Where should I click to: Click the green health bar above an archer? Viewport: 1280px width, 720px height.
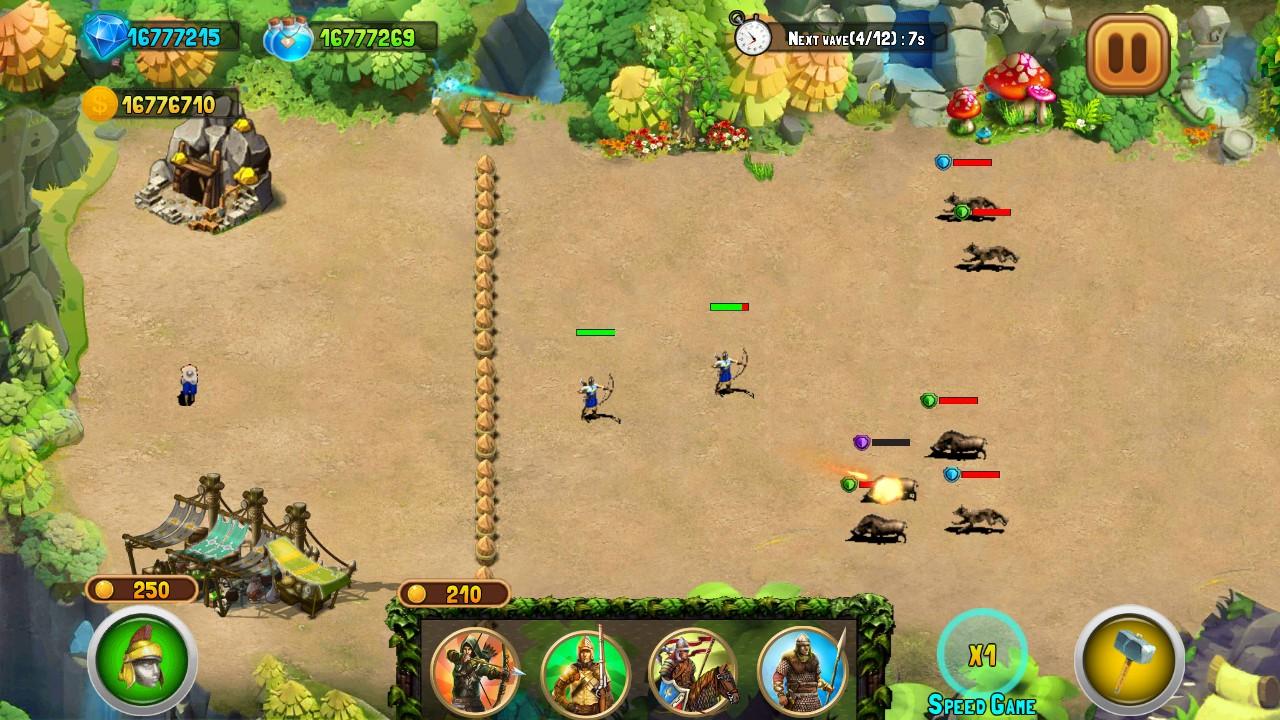tap(598, 331)
